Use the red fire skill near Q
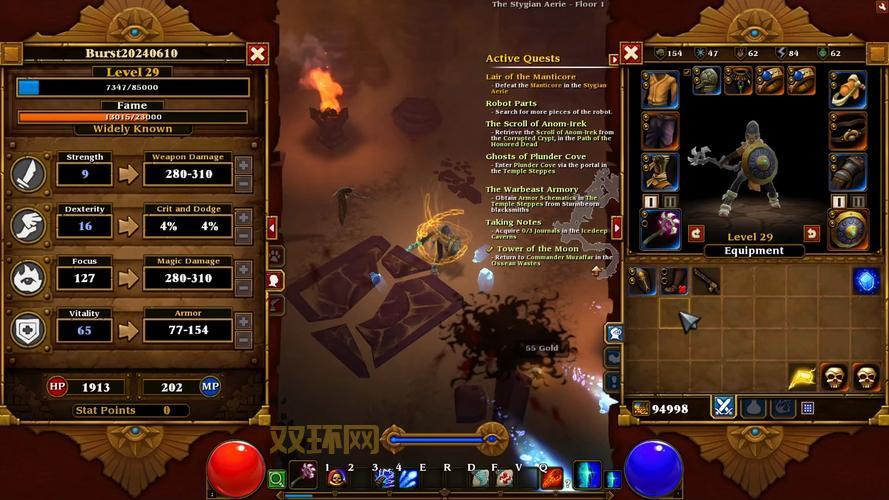The height and width of the screenshot is (500, 889). (552, 478)
